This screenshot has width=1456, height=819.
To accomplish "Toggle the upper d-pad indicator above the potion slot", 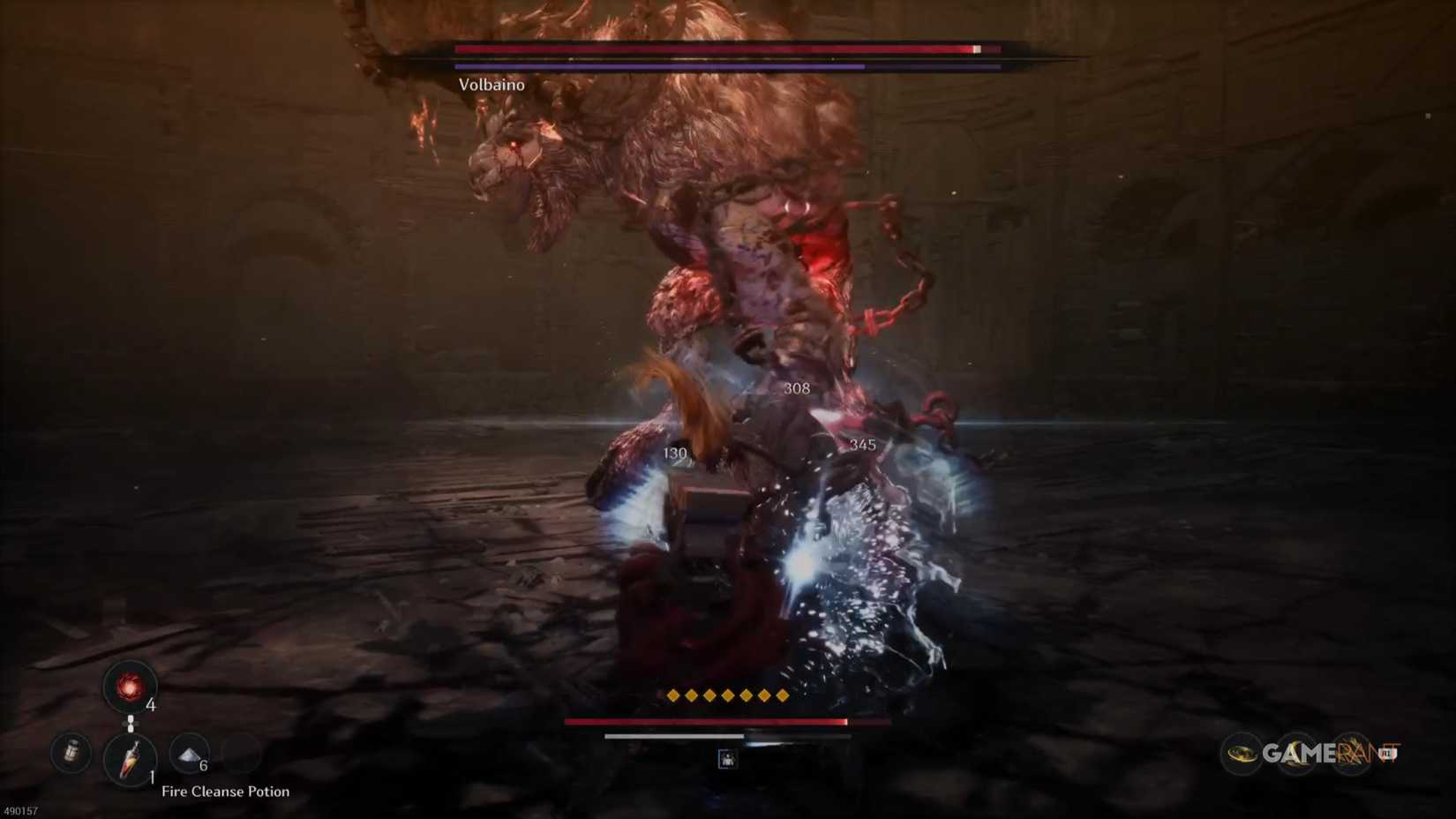I will coord(130,719).
